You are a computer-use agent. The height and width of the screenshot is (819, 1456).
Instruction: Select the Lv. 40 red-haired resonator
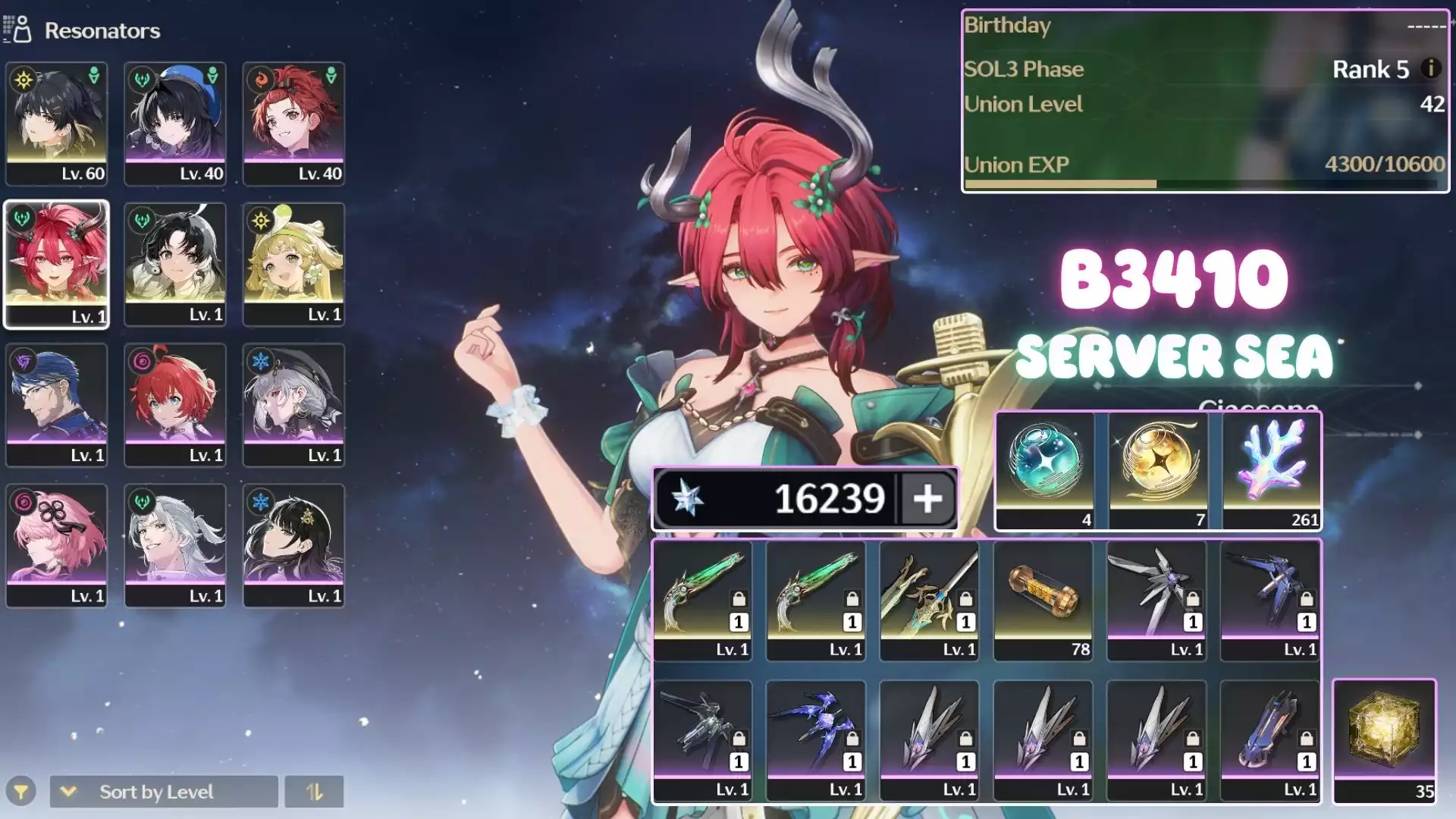(293, 124)
